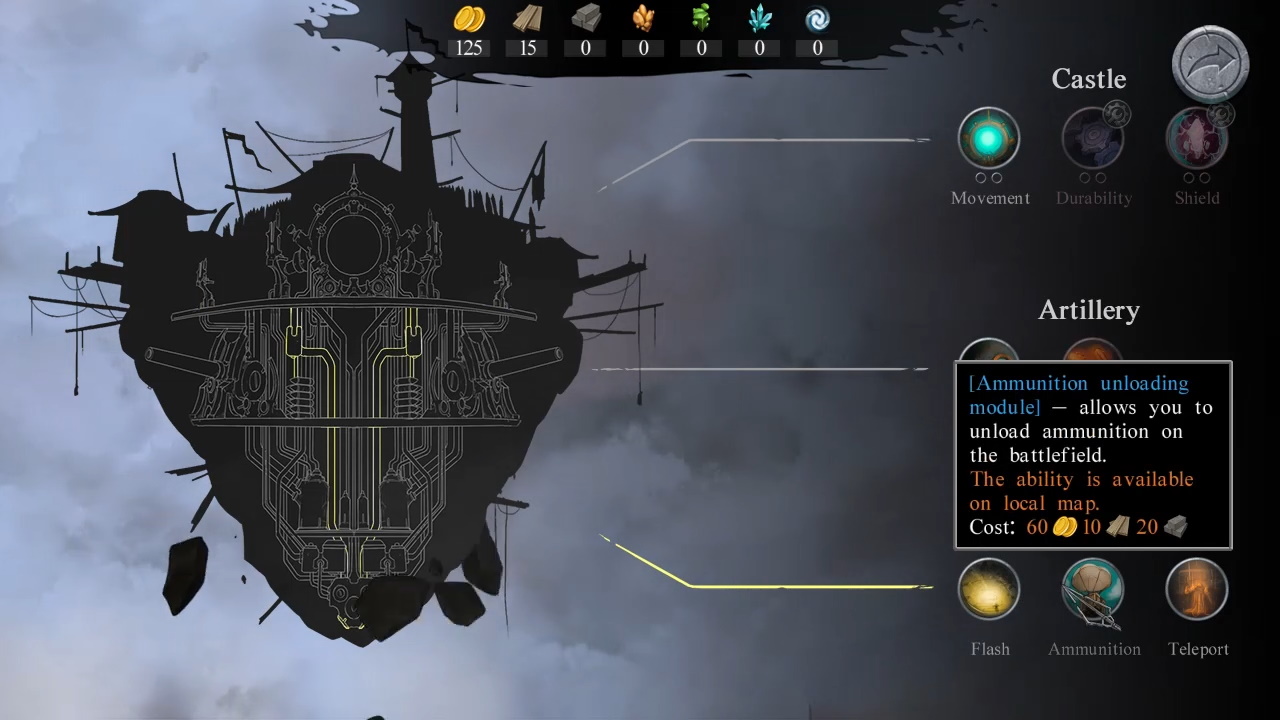Click the build wrench icon on Durability
Screen dimensions: 1280x720
click(x=1116, y=115)
